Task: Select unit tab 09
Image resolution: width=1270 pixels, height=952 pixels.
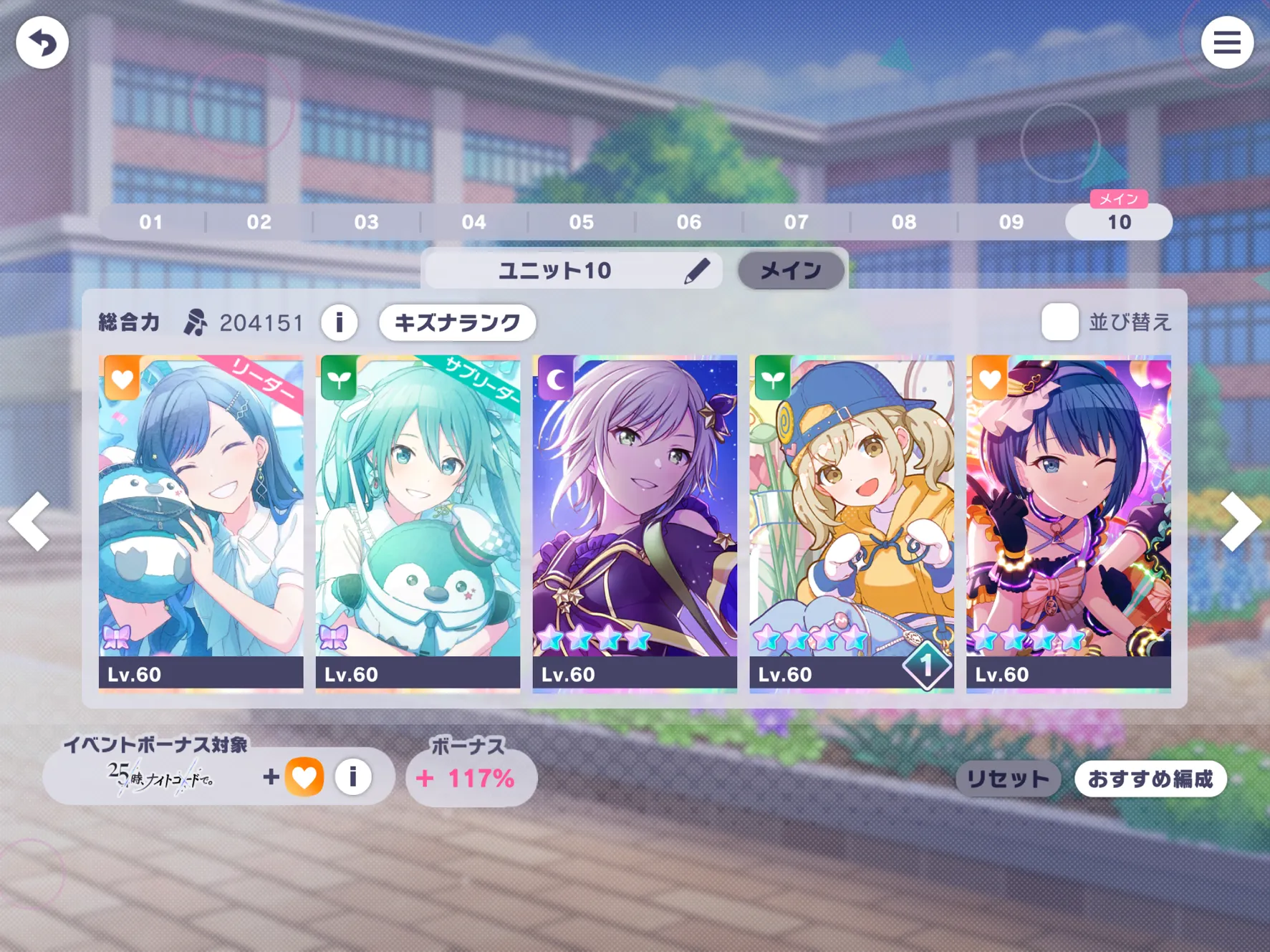Action: click(x=1011, y=222)
